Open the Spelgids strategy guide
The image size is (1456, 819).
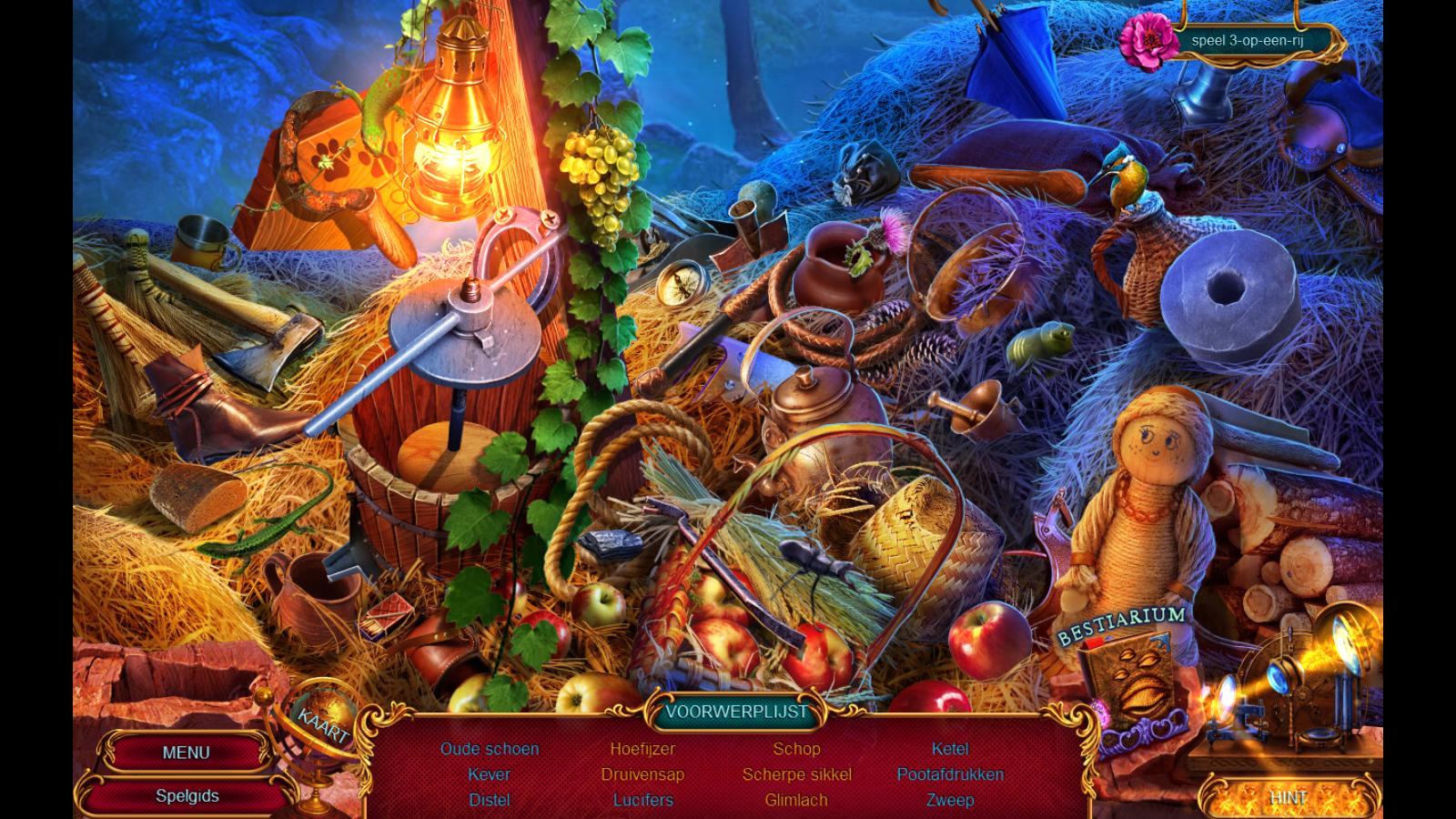[x=187, y=795]
